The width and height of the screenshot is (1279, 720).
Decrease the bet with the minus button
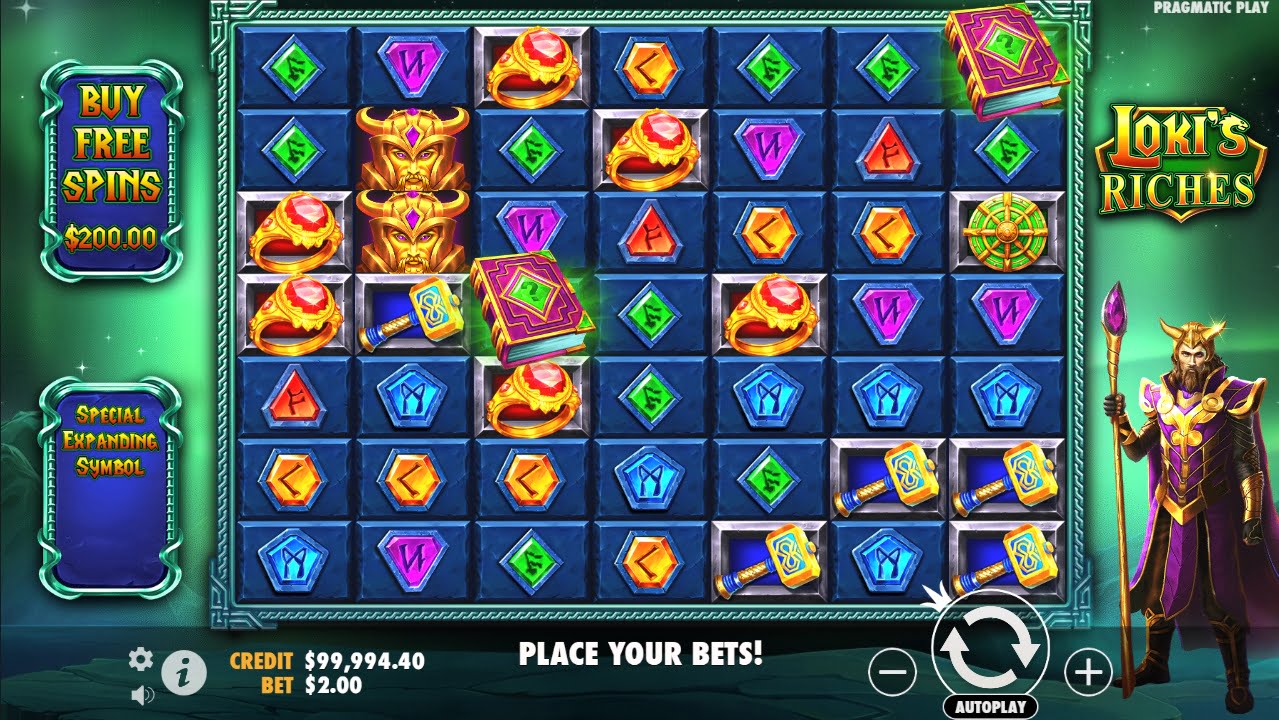(x=892, y=672)
